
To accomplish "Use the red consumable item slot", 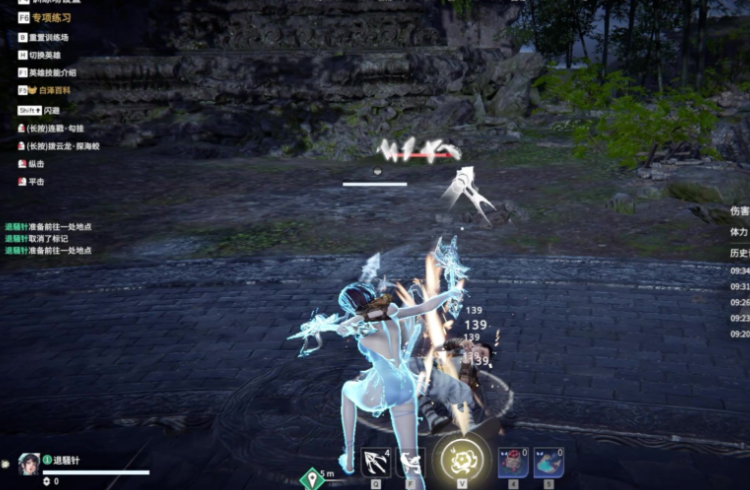I will click(513, 462).
